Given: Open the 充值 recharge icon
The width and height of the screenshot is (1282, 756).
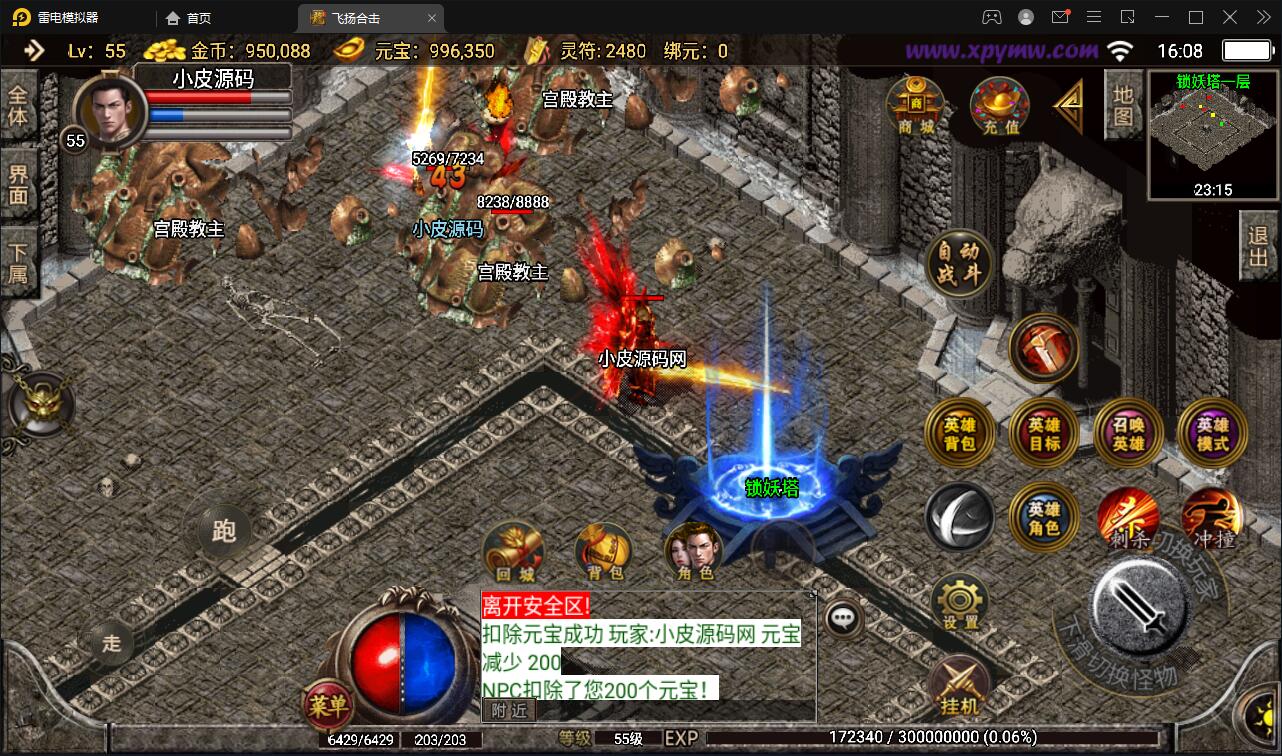Looking at the screenshot, I should coord(999,105).
